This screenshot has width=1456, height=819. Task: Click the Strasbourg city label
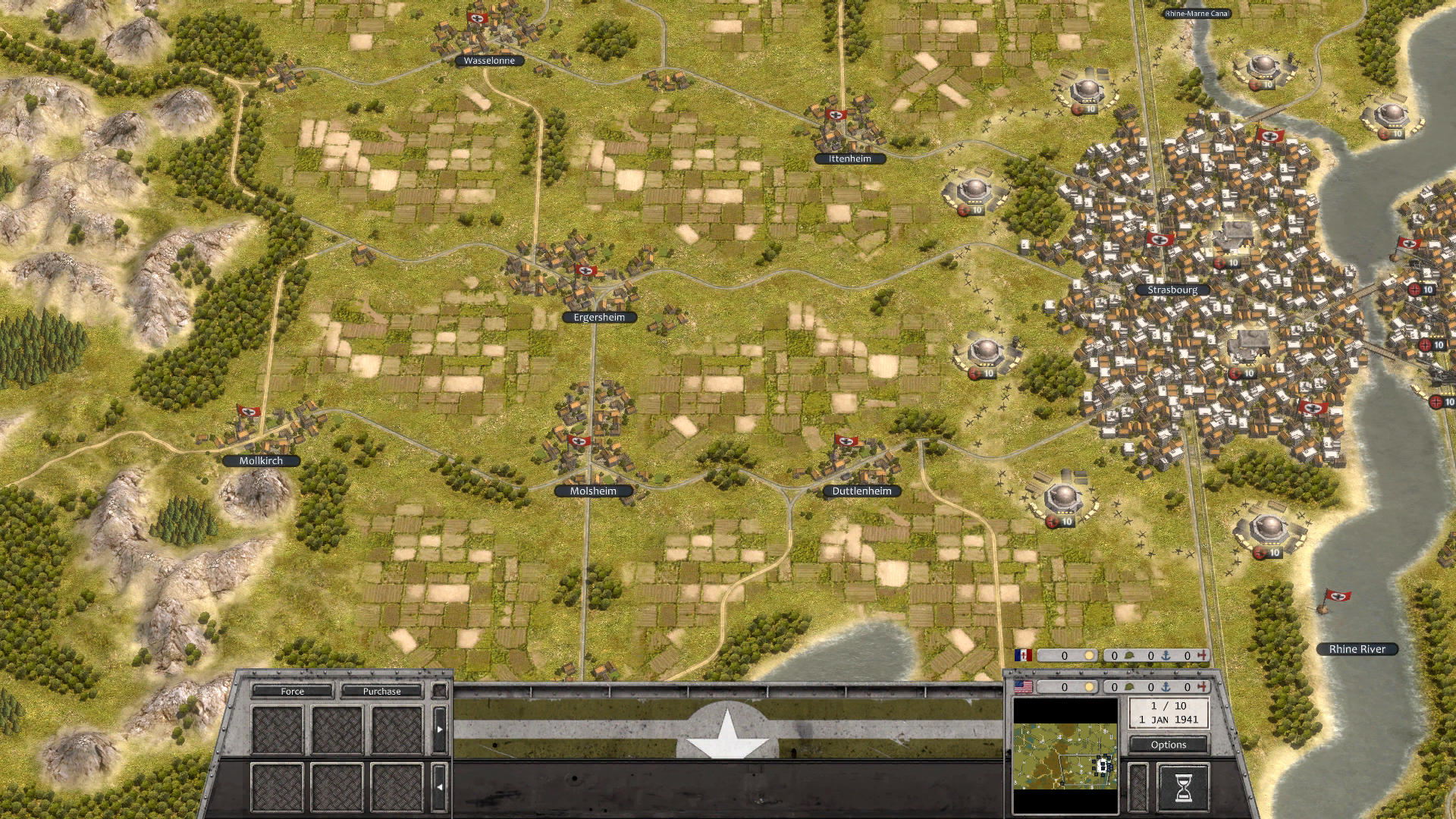coord(1172,290)
